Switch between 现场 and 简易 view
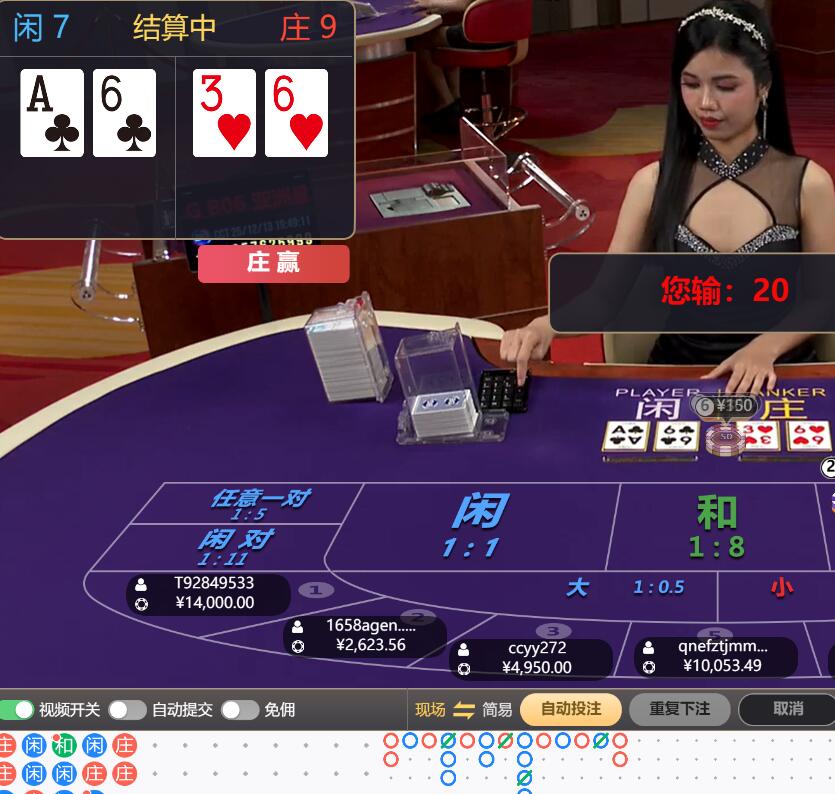 pyautogui.click(x=463, y=710)
